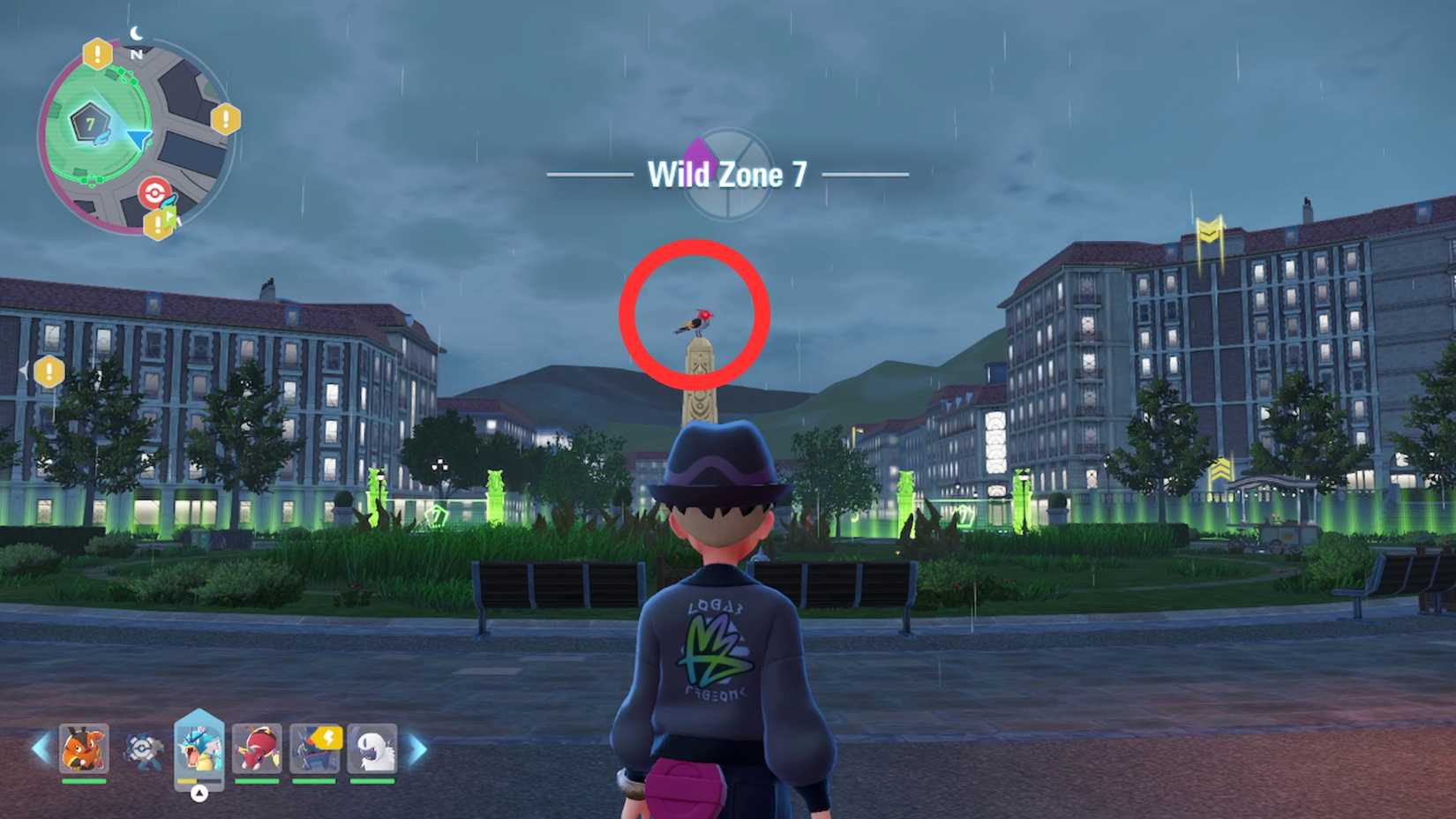Select the quest marker below the Pokémon Center icon
Viewport: 1456px width, 819px height.
pyautogui.click(x=159, y=222)
